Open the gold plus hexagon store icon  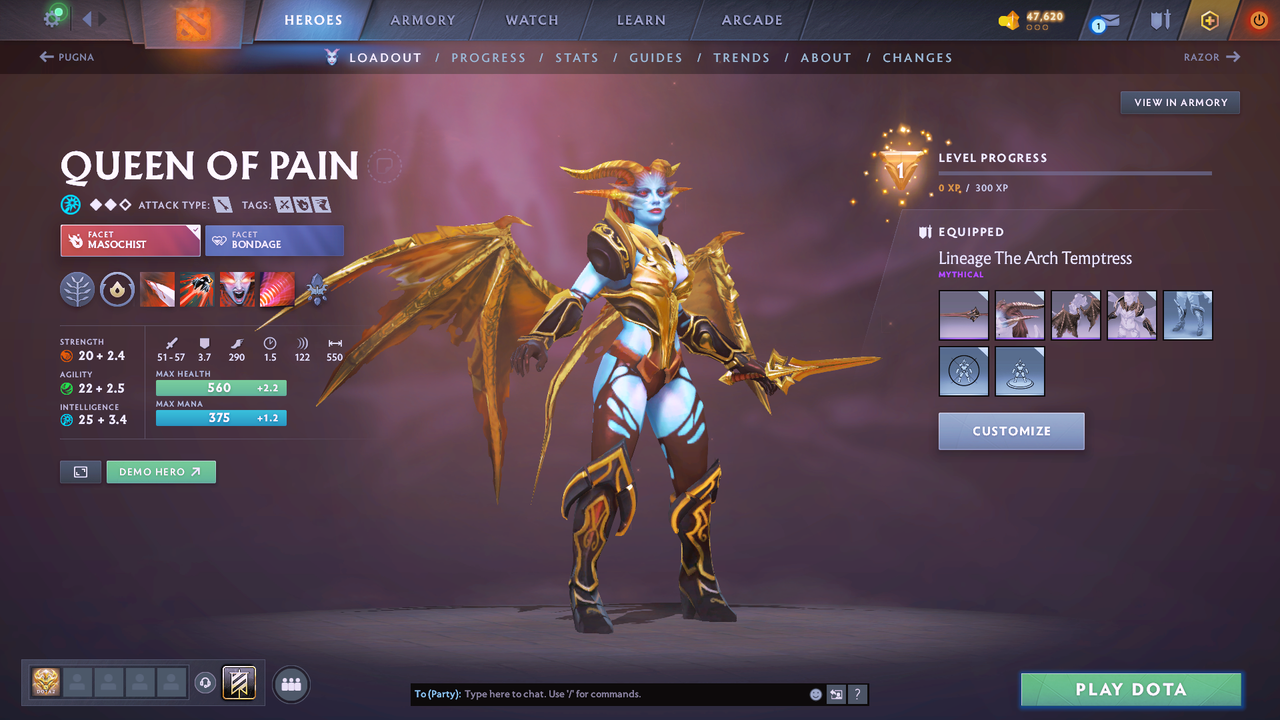1209,19
